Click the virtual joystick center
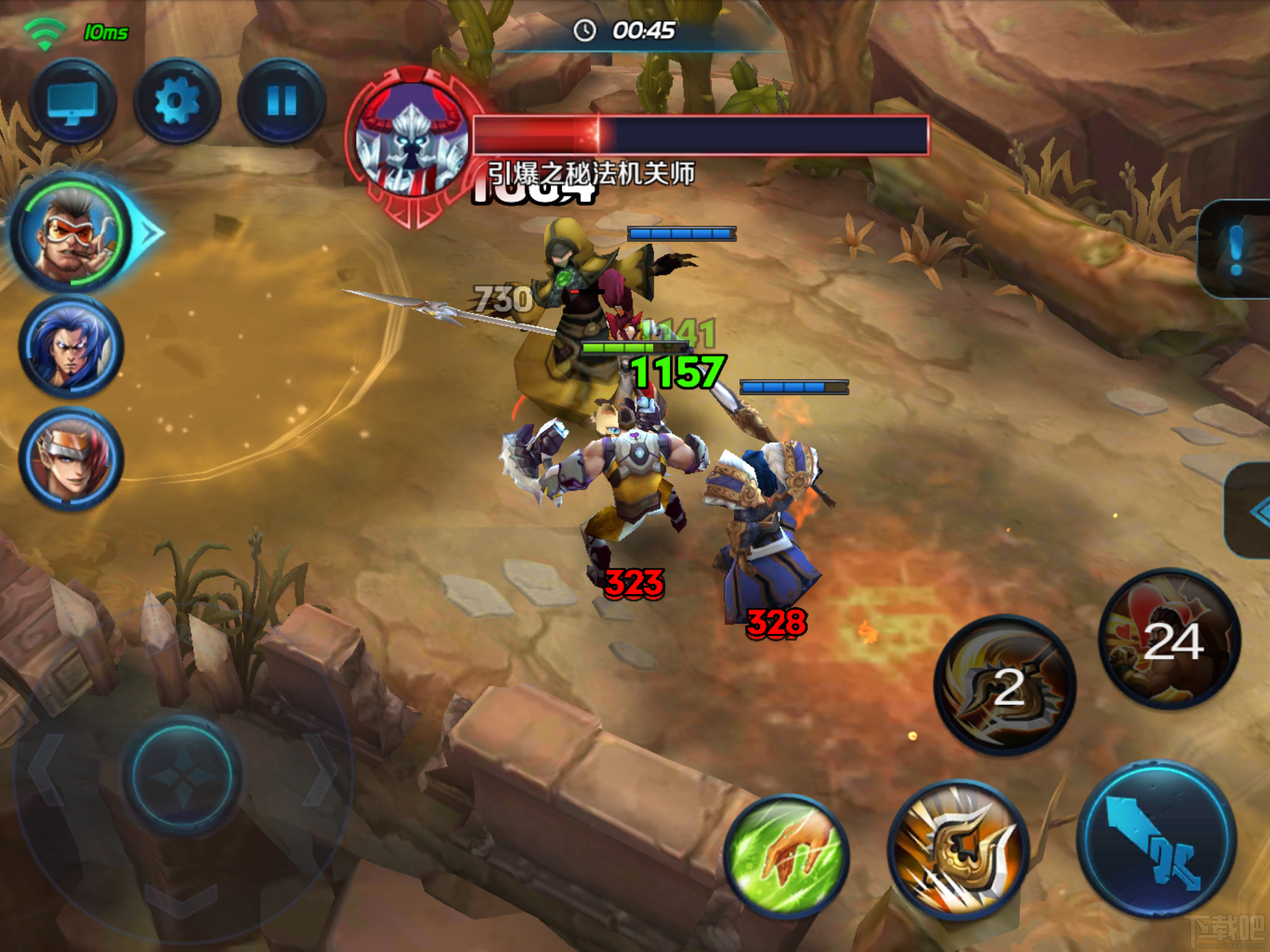Viewport: 1270px width, 952px height. tap(182, 773)
